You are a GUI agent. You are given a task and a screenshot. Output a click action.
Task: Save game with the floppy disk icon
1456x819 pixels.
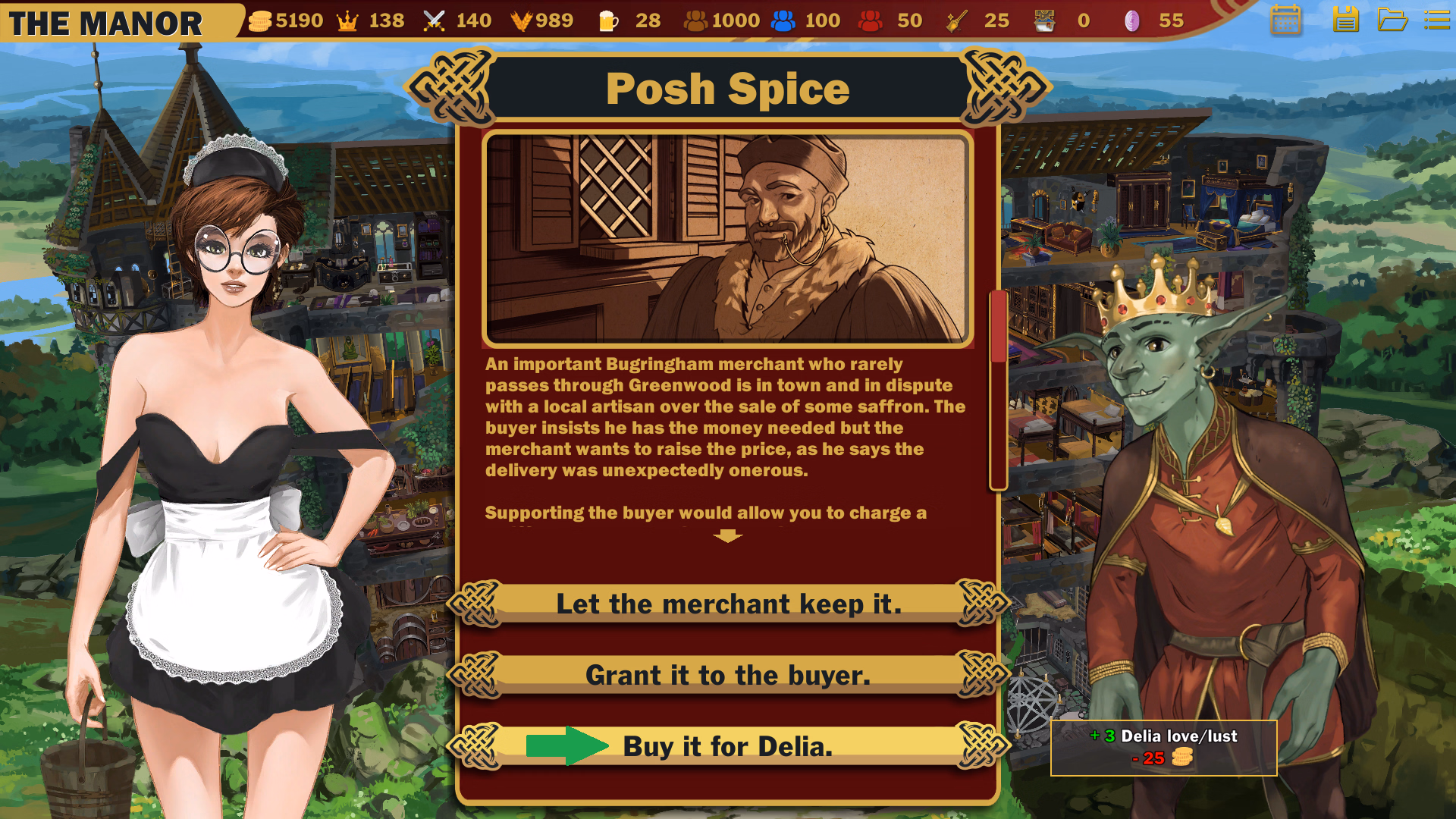1345,20
